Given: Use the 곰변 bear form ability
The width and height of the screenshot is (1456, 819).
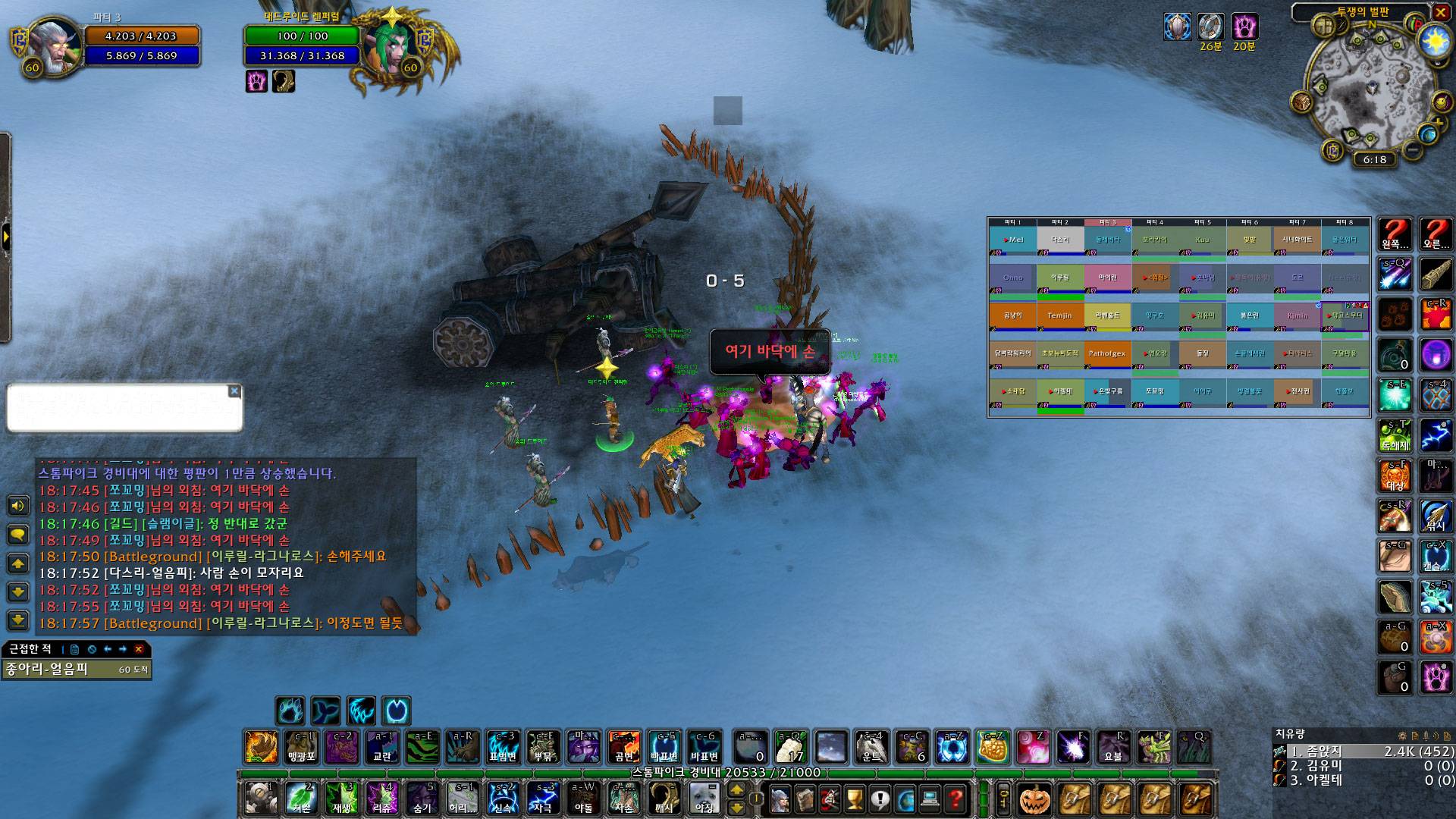Looking at the screenshot, I should pyautogui.click(x=623, y=747).
